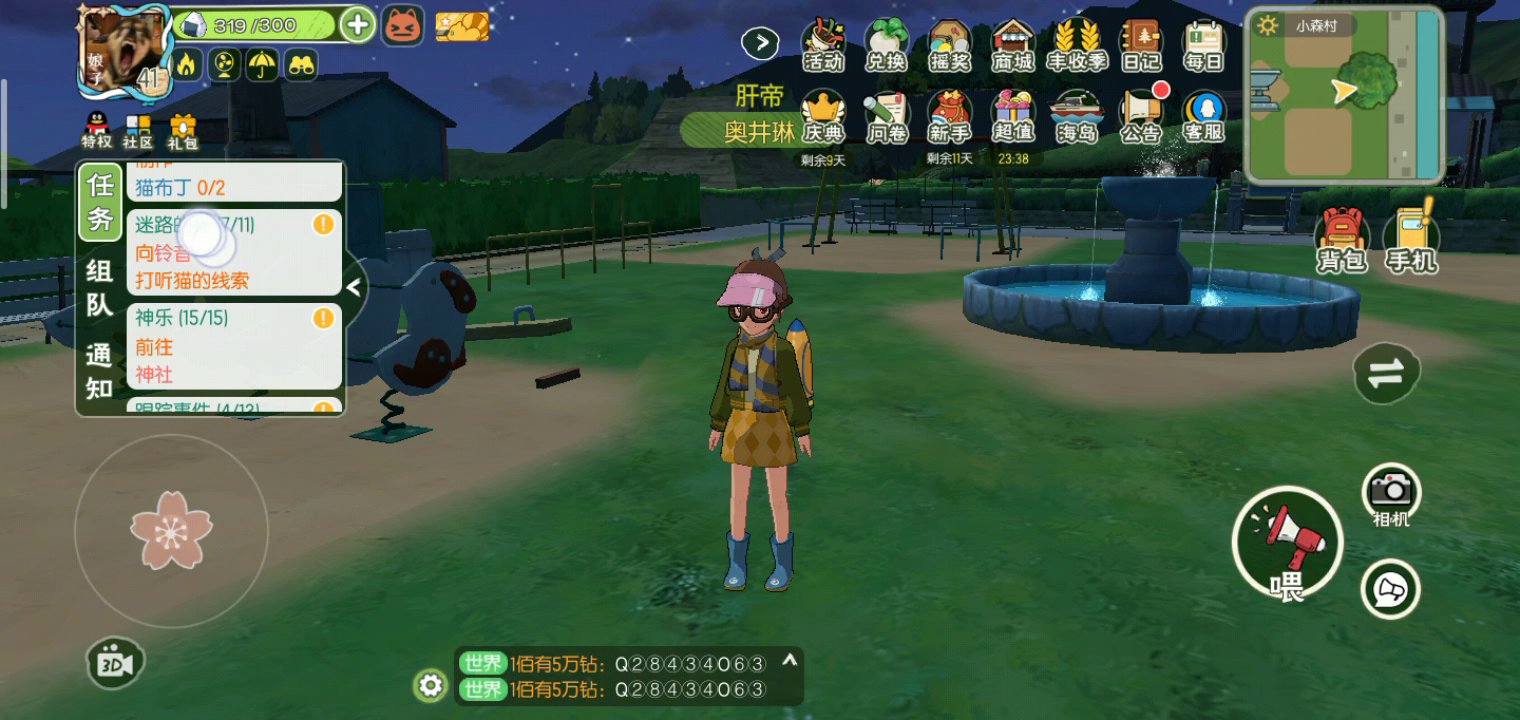Open the 海岛 island menu
Screen dimensions: 1520x720
pyautogui.click(x=1077, y=117)
